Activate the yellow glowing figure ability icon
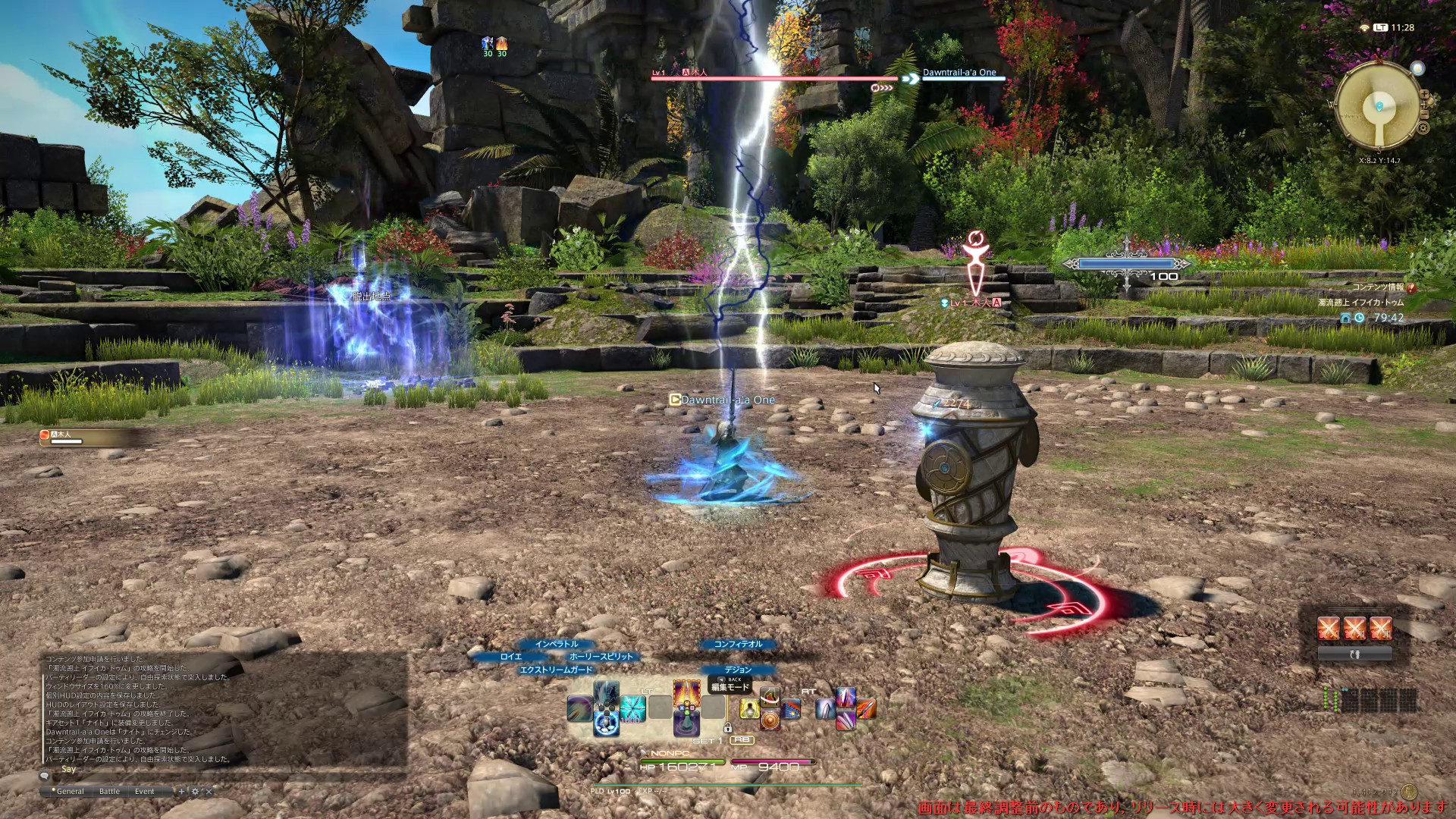Image resolution: width=1456 pixels, height=819 pixels. click(749, 708)
